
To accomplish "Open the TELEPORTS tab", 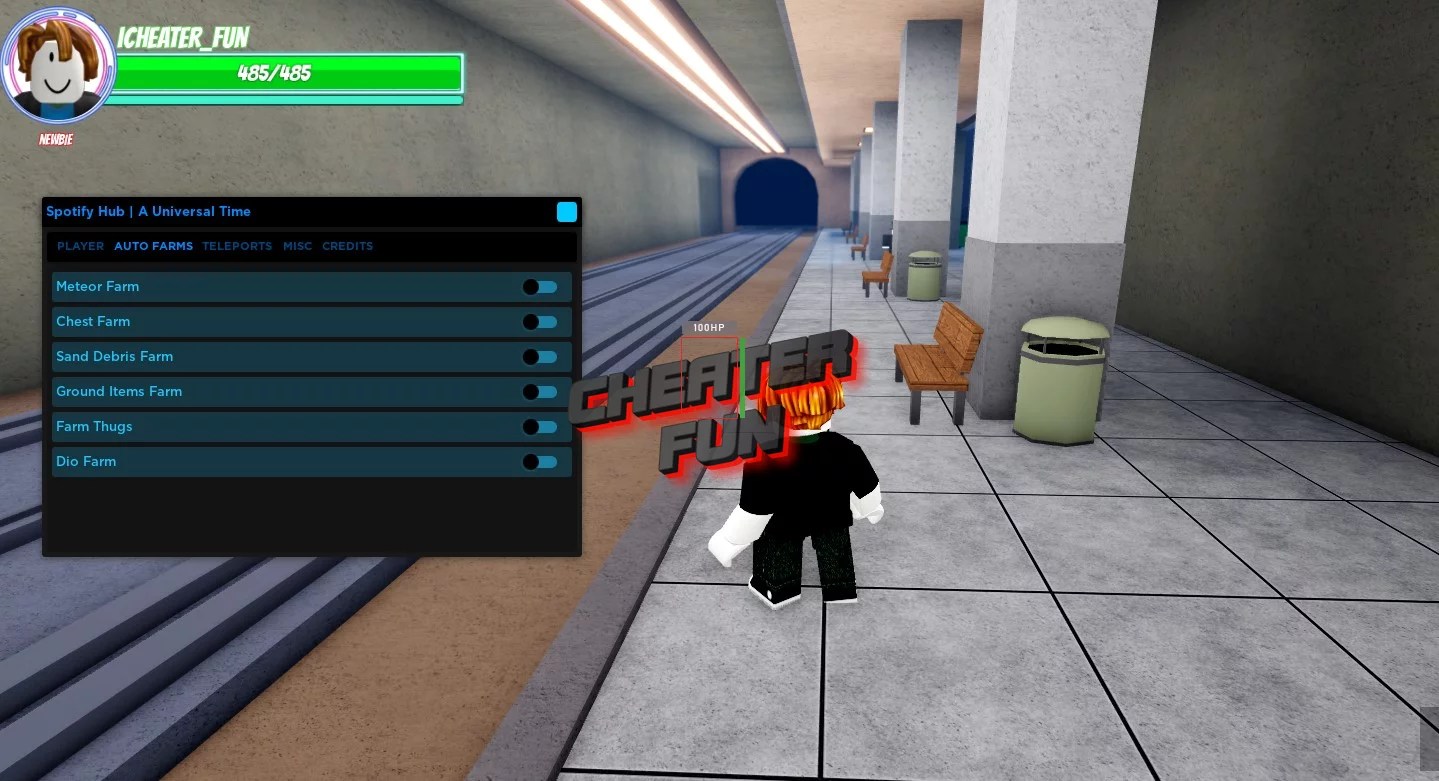I will [x=237, y=246].
